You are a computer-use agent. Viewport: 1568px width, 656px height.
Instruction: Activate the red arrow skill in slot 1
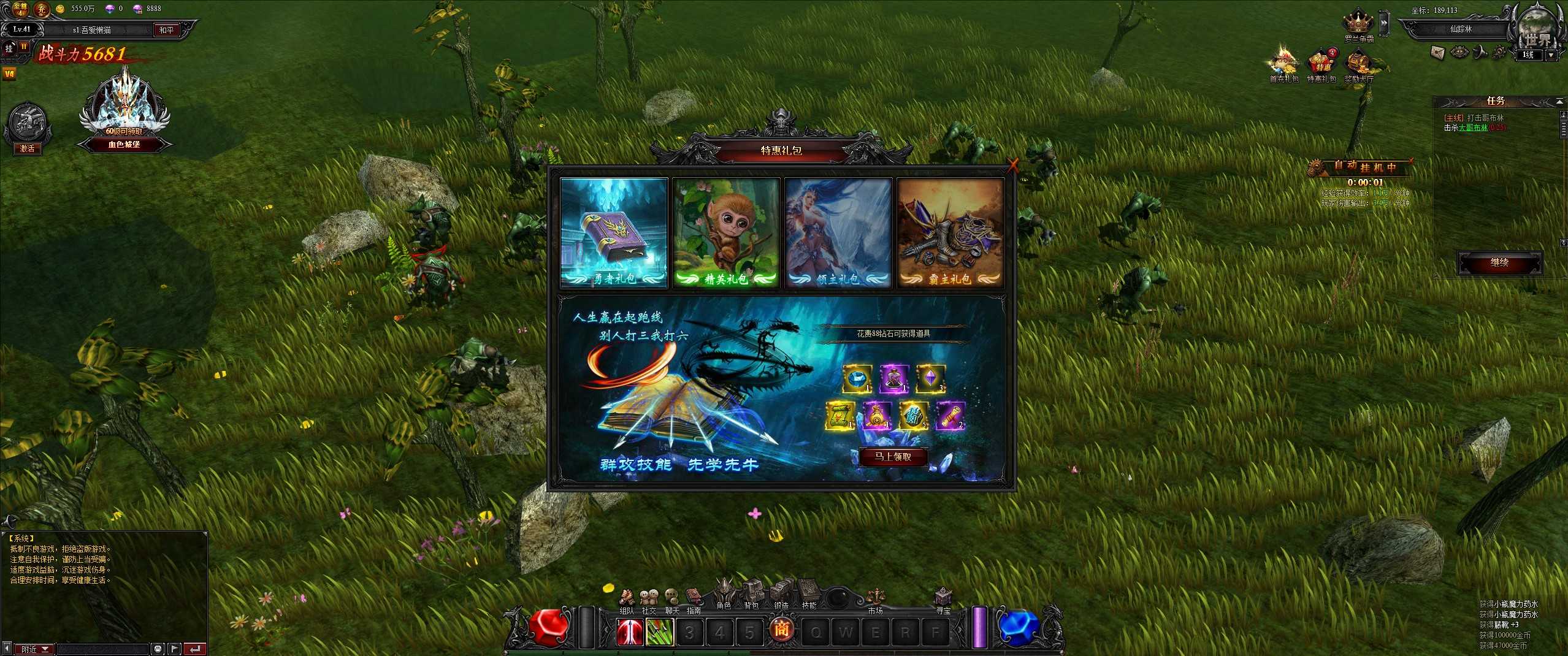click(x=630, y=631)
